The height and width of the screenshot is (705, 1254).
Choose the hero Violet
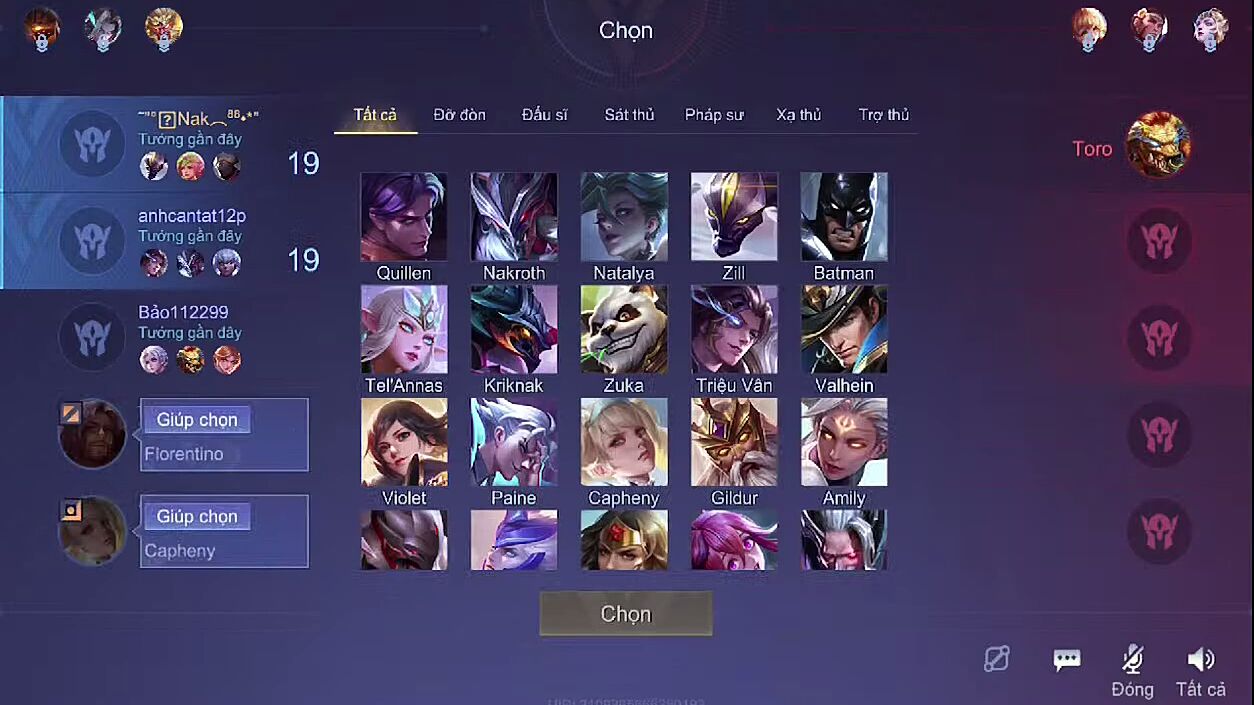404,442
